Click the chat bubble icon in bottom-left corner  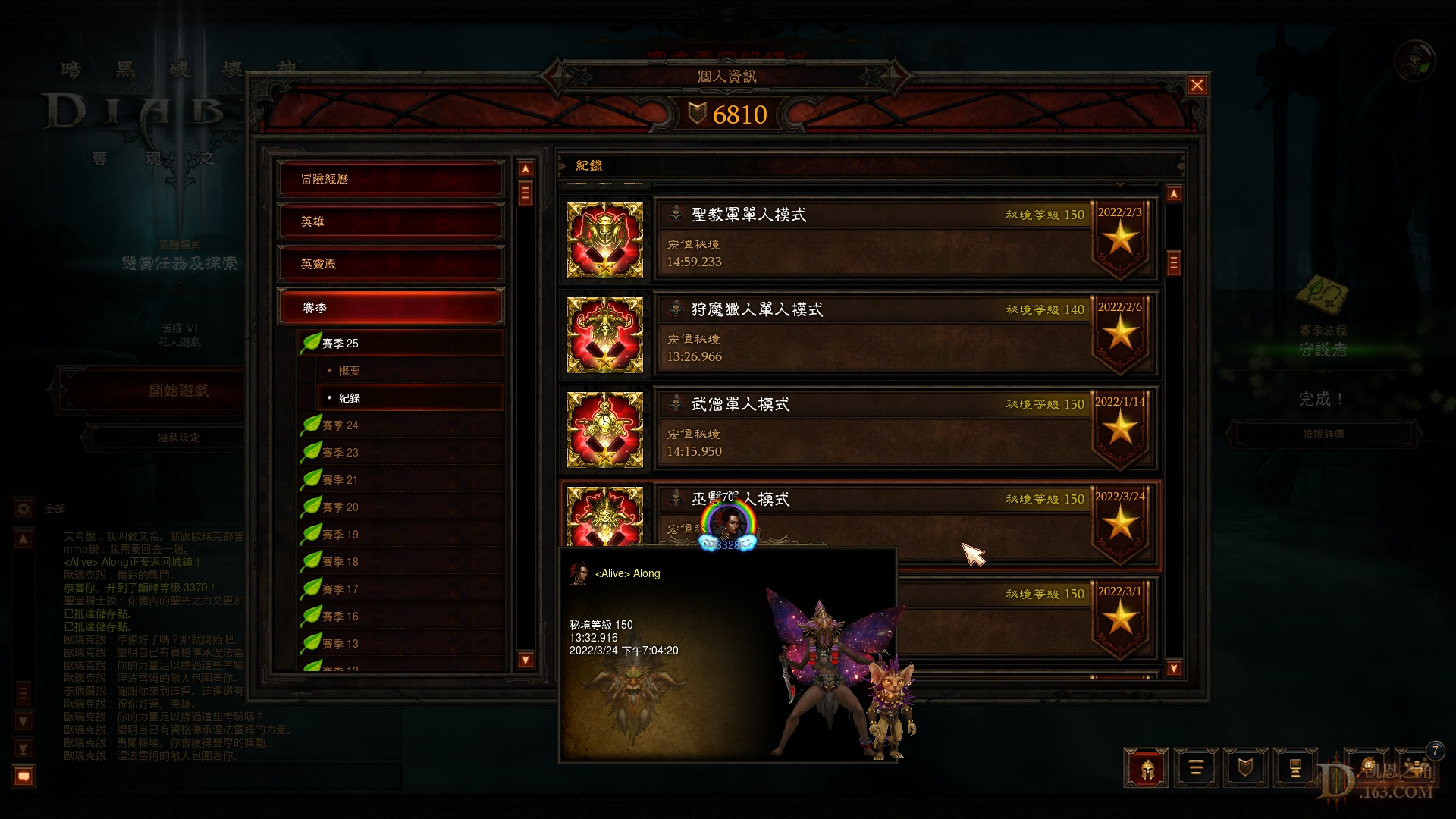click(23, 775)
